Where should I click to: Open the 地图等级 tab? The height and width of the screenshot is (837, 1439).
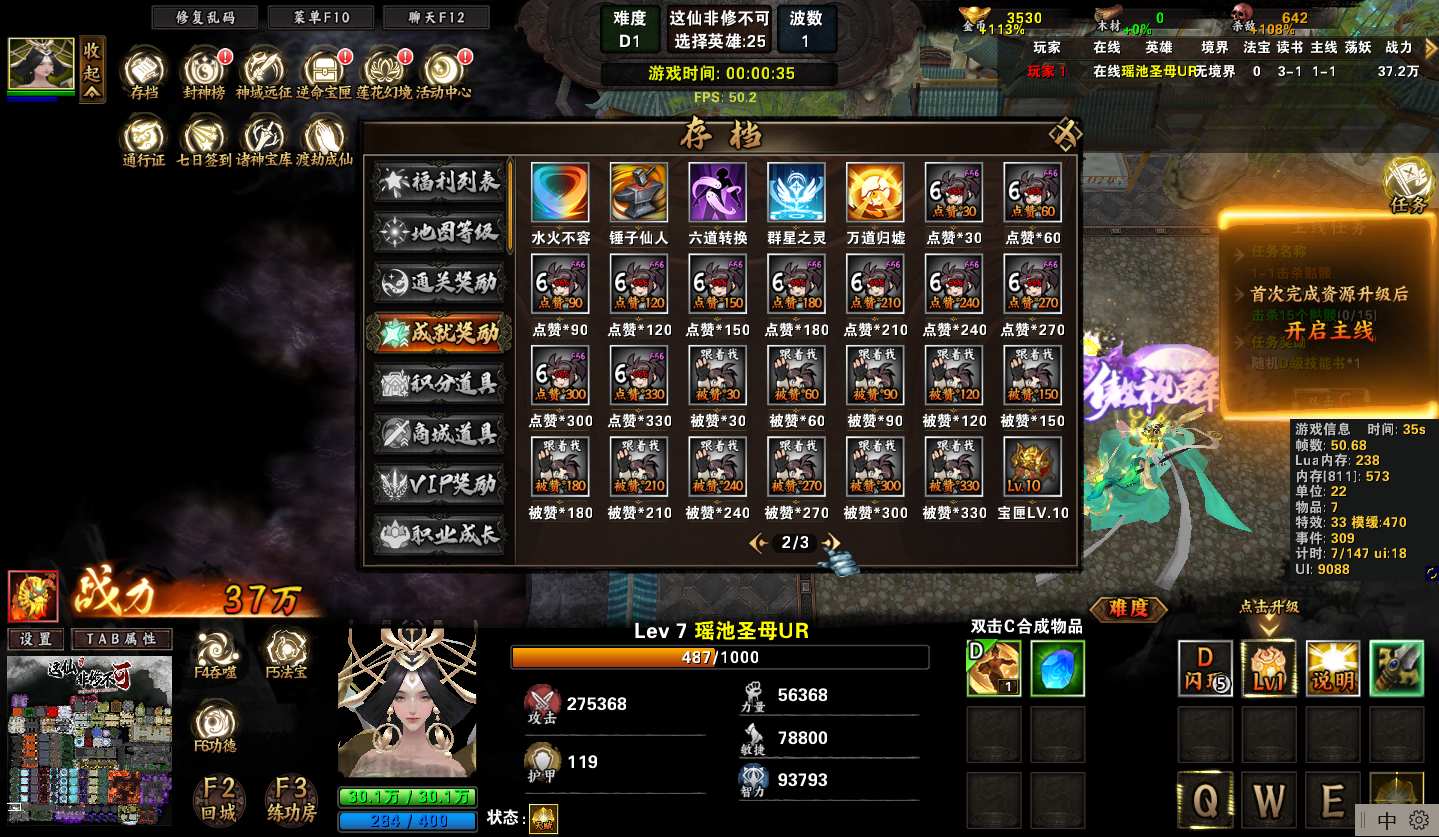coord(438,233)
